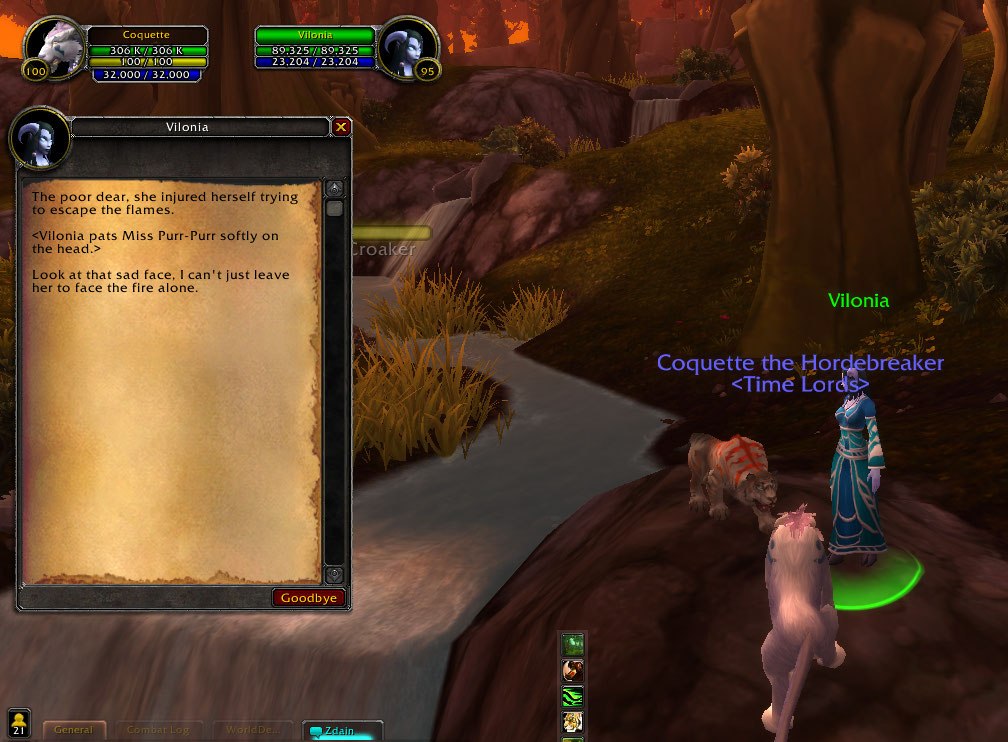The height and width of the screenshot is (742, 1008).
Task: Open the Zdain whisper tab
Action: 339,731
